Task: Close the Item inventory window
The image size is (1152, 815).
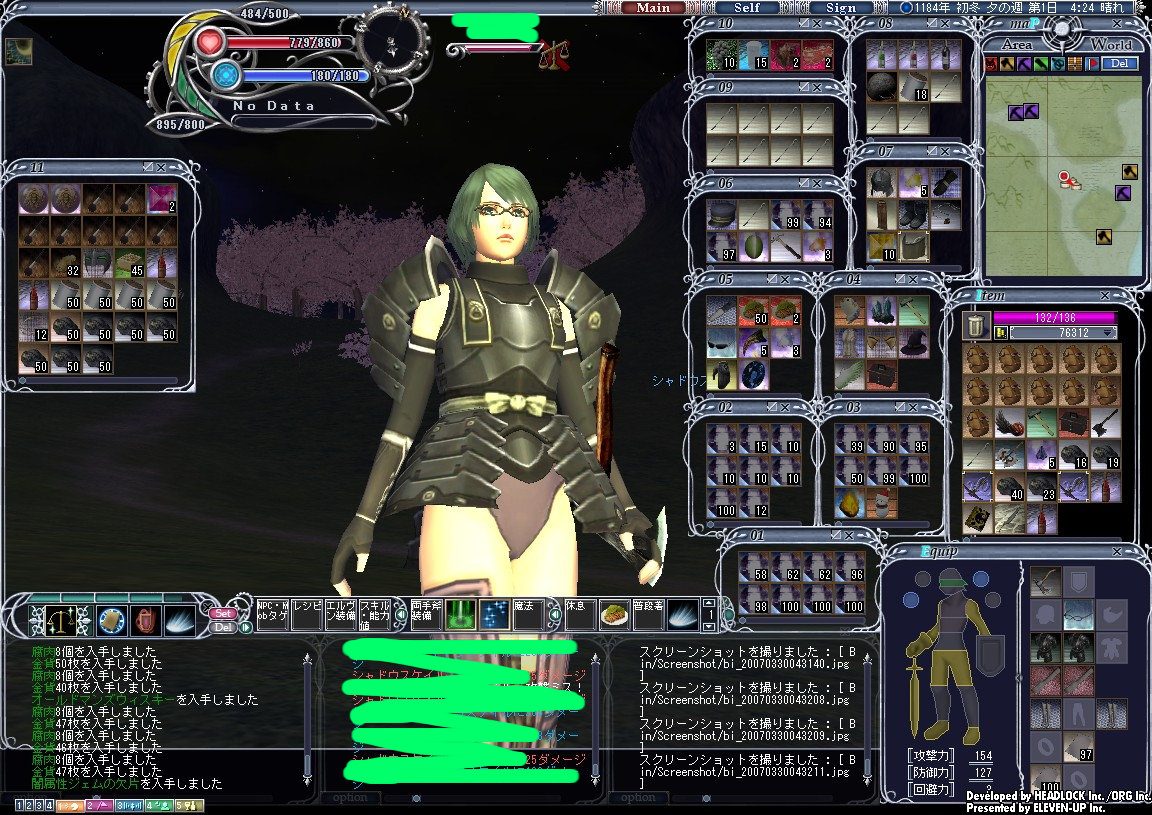Action: pyautogui.click(x=1104, y=296)
